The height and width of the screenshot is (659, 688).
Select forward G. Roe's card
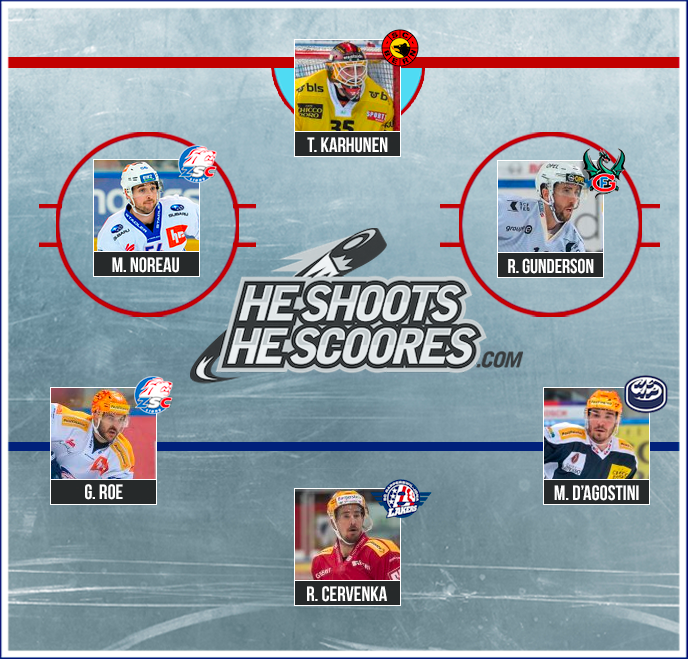[104, 445]
